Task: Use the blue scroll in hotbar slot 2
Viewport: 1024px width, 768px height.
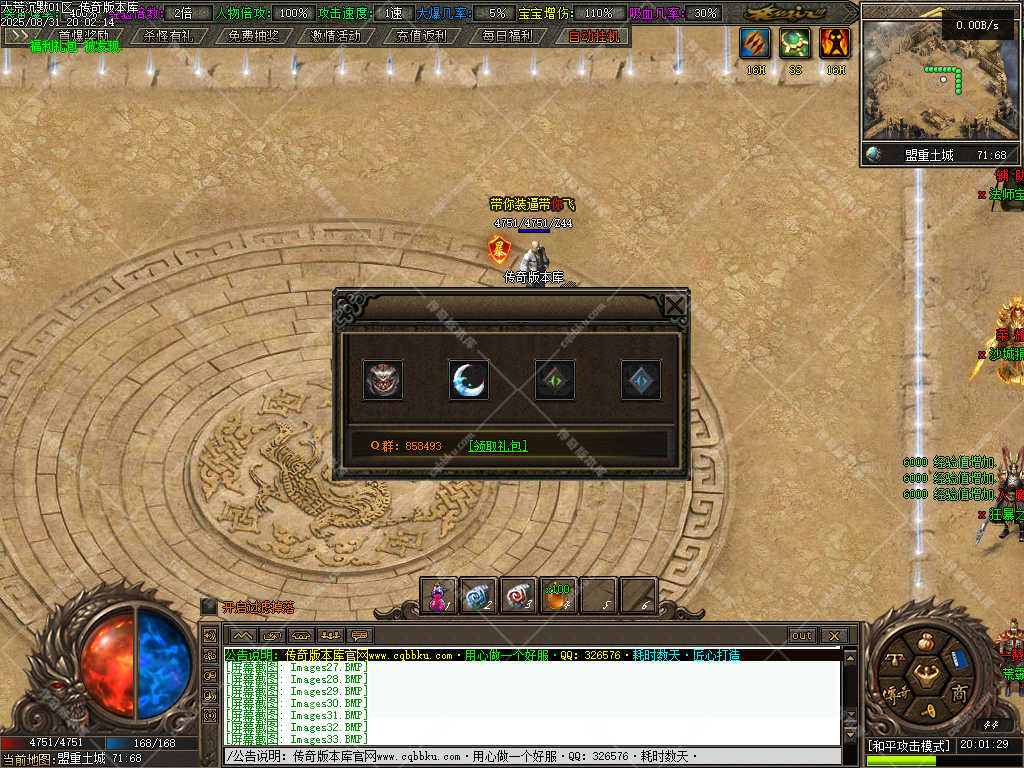Action: point(478,596)
